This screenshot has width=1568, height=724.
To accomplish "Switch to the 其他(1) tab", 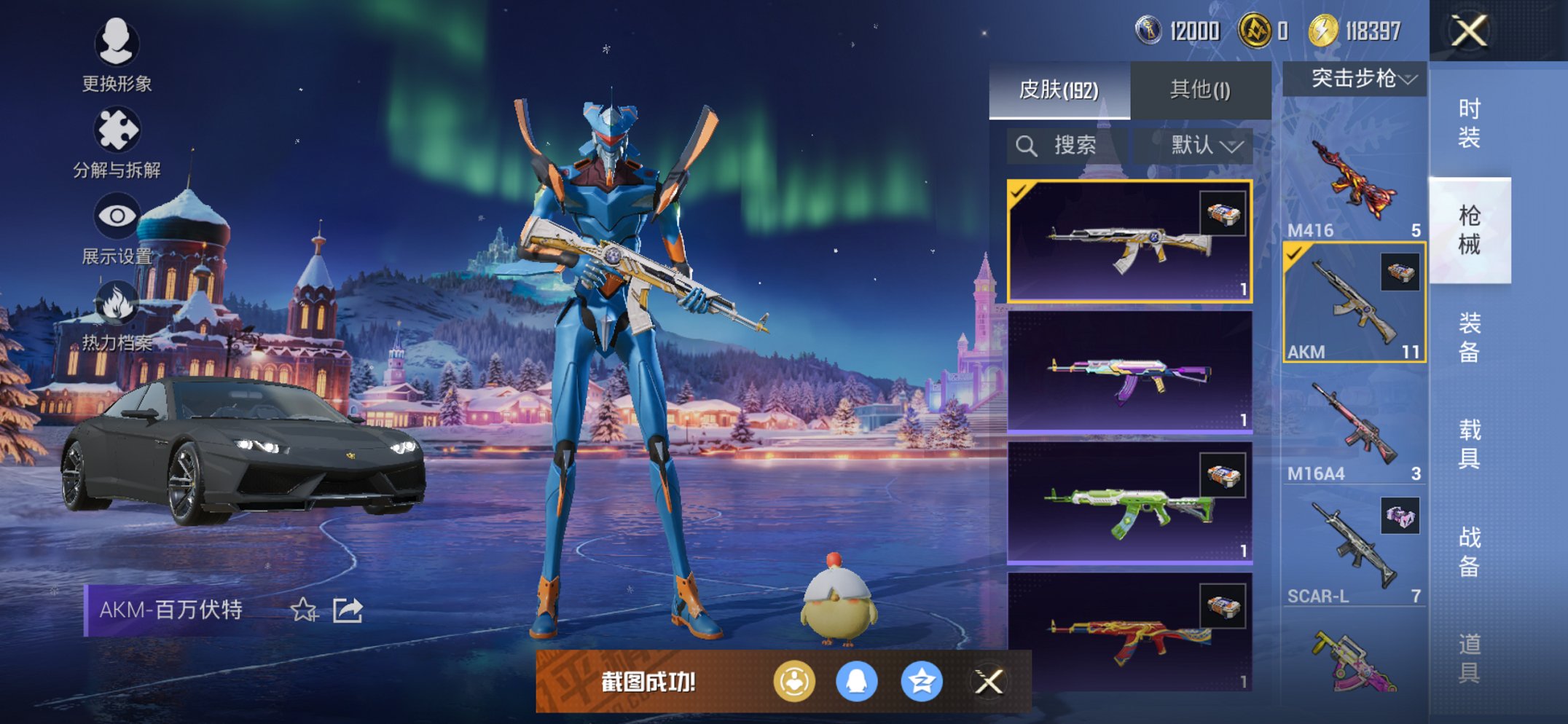I will 1200,90.
